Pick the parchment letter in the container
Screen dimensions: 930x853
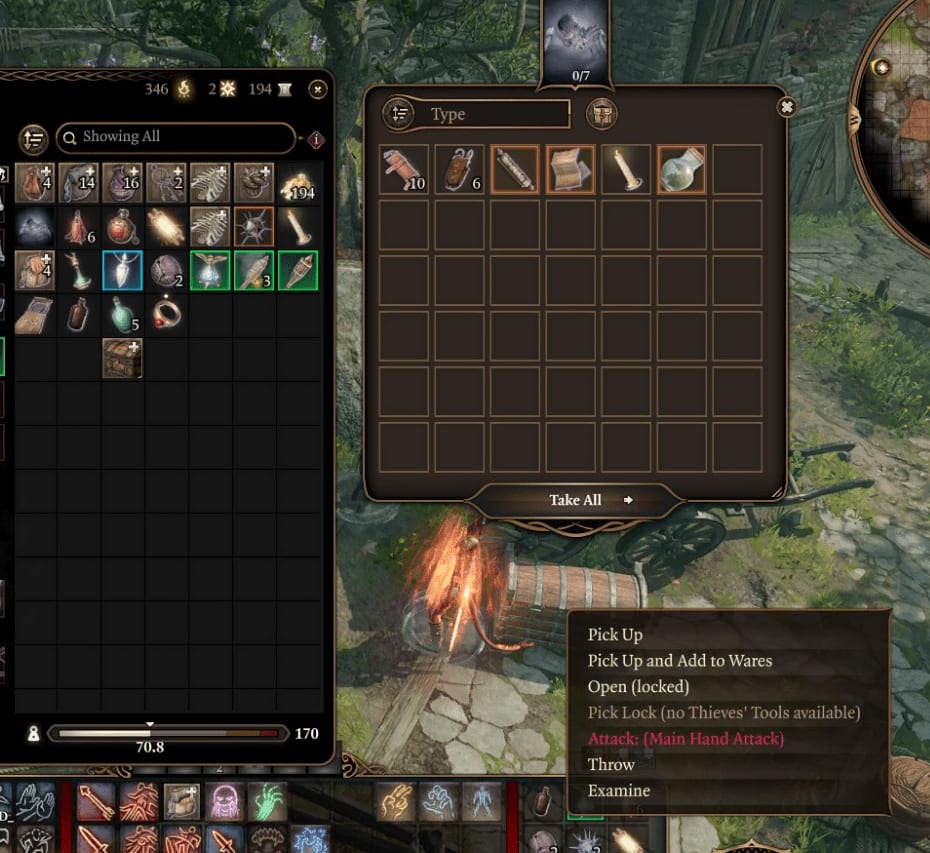[571, 170]
